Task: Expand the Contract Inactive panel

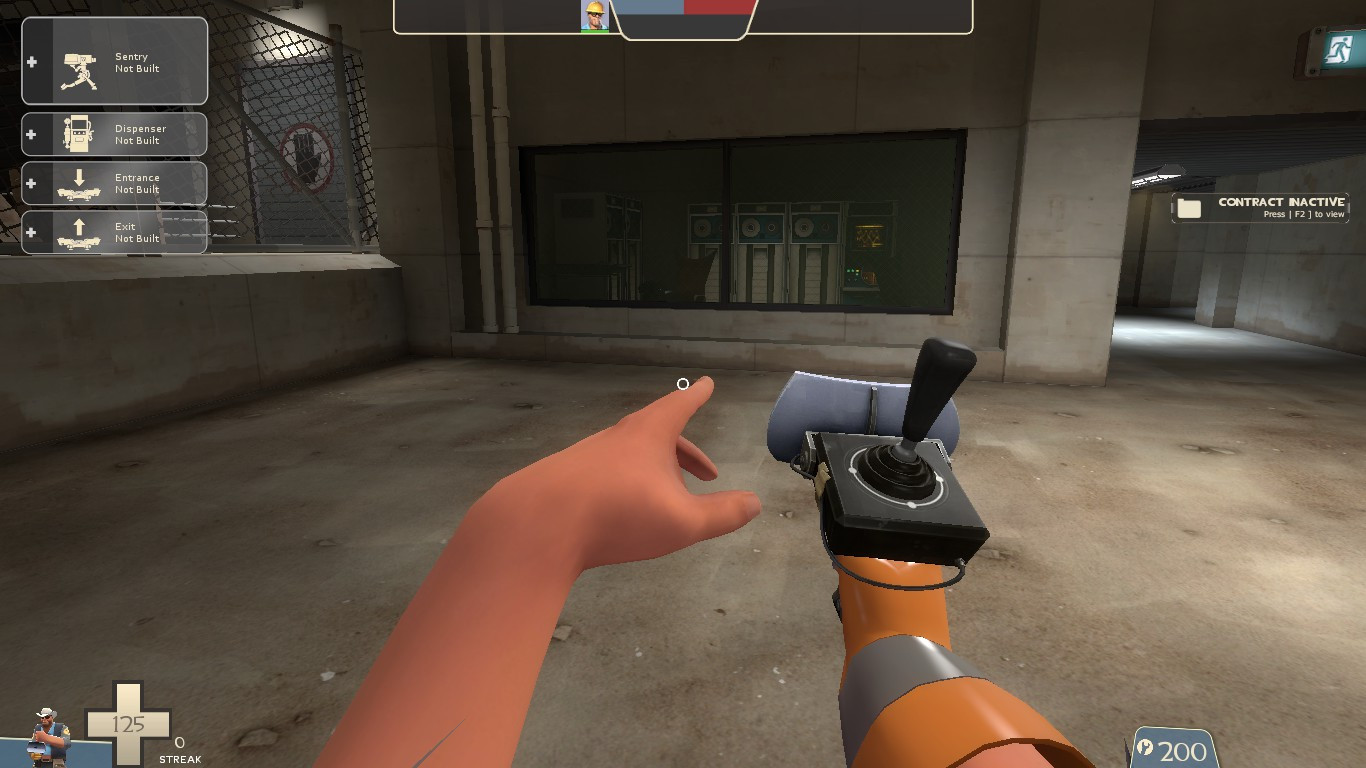Action: point(1260,208)
